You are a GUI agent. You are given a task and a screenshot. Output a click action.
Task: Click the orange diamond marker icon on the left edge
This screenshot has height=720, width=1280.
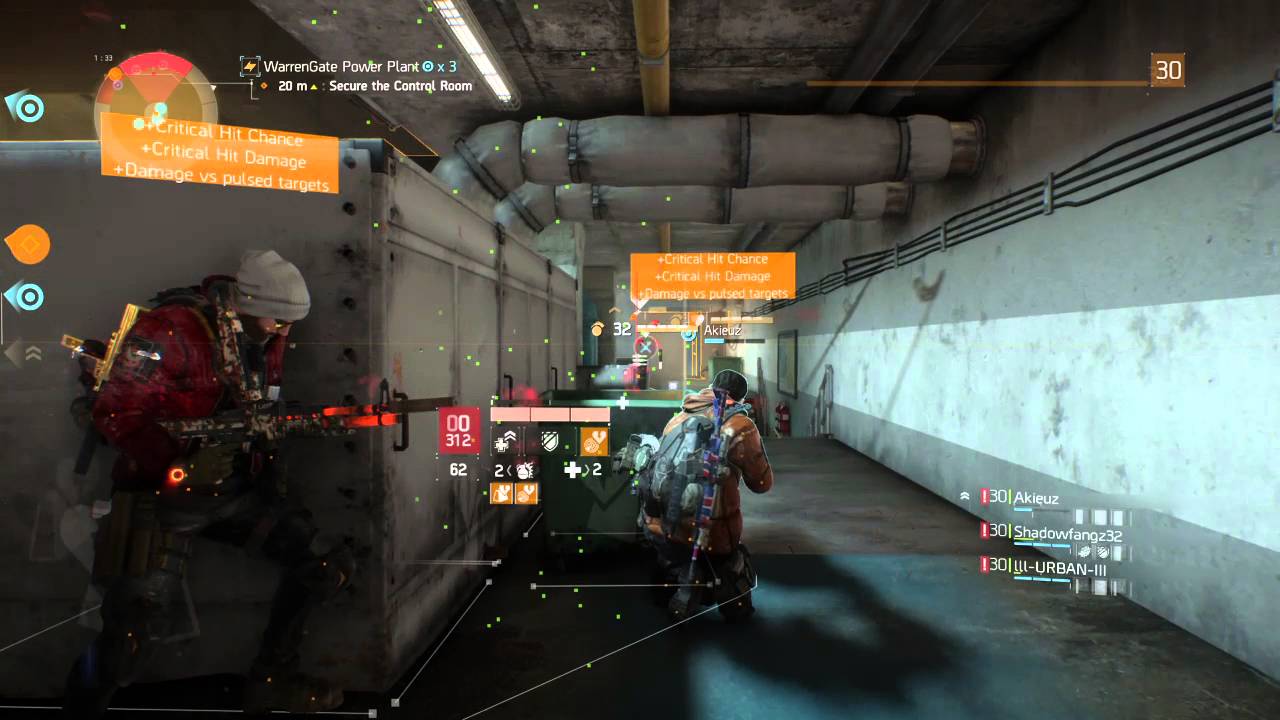pyautogui.click(x=28, y=244)
